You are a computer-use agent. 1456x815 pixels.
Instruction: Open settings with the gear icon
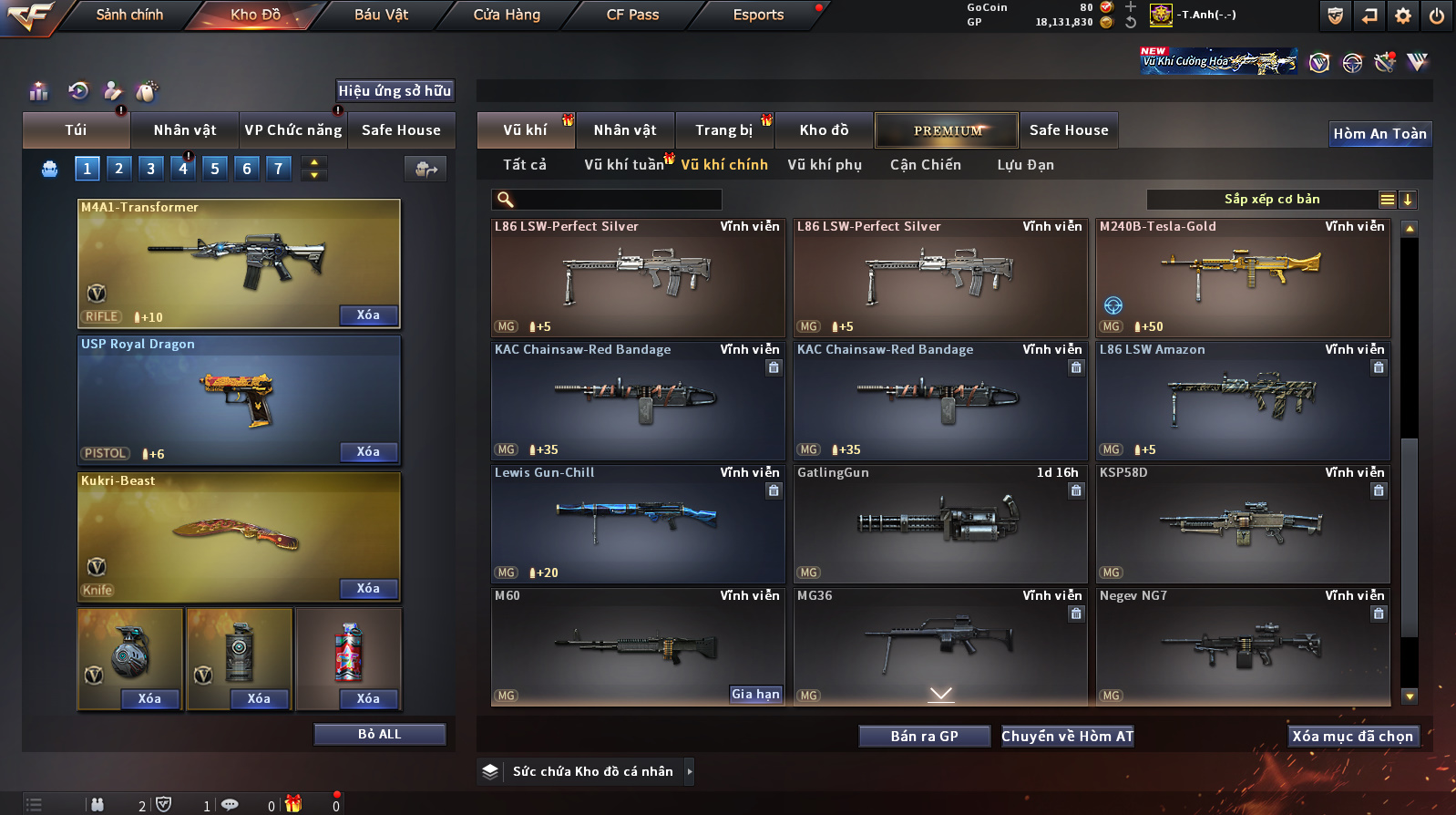point(1403,15)
